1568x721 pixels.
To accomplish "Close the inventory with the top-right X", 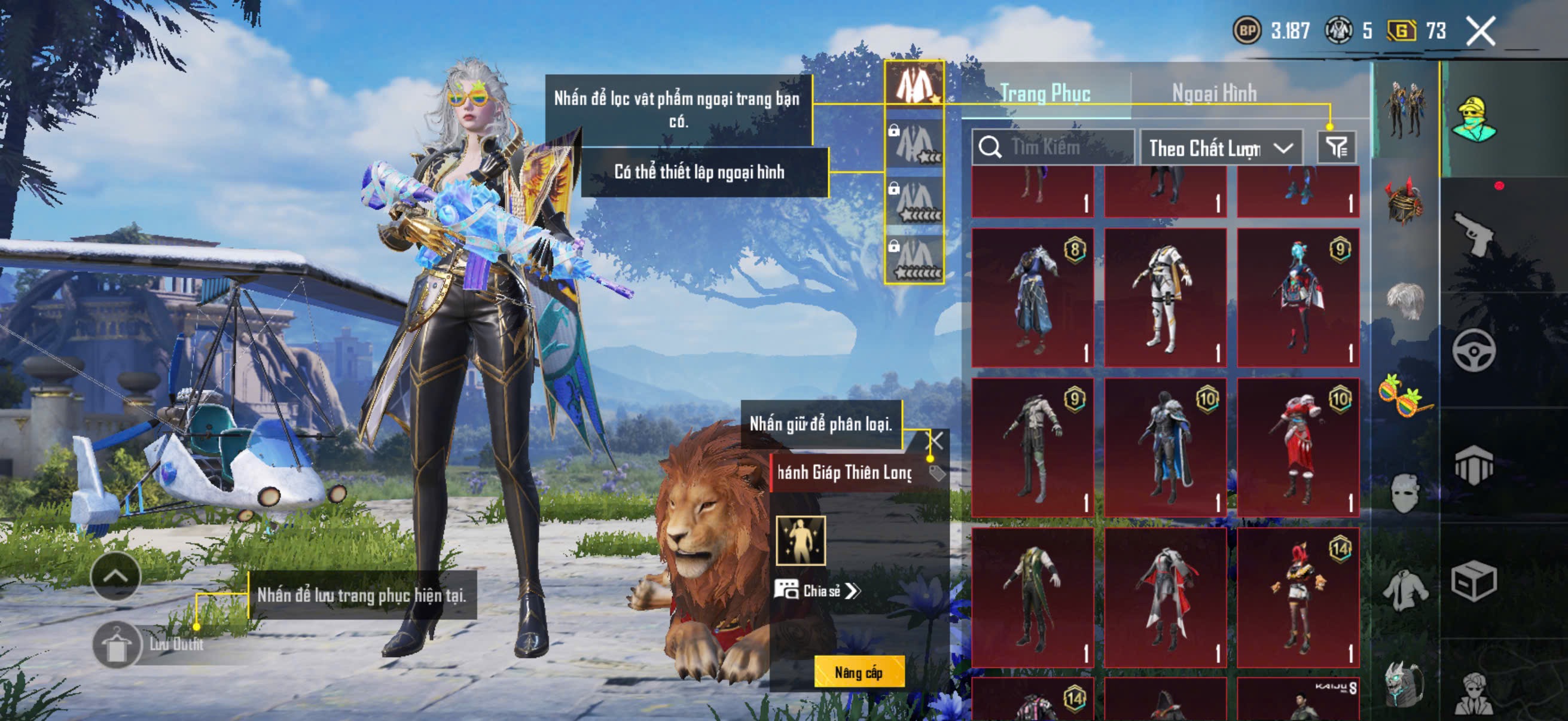I will 1480,31.
